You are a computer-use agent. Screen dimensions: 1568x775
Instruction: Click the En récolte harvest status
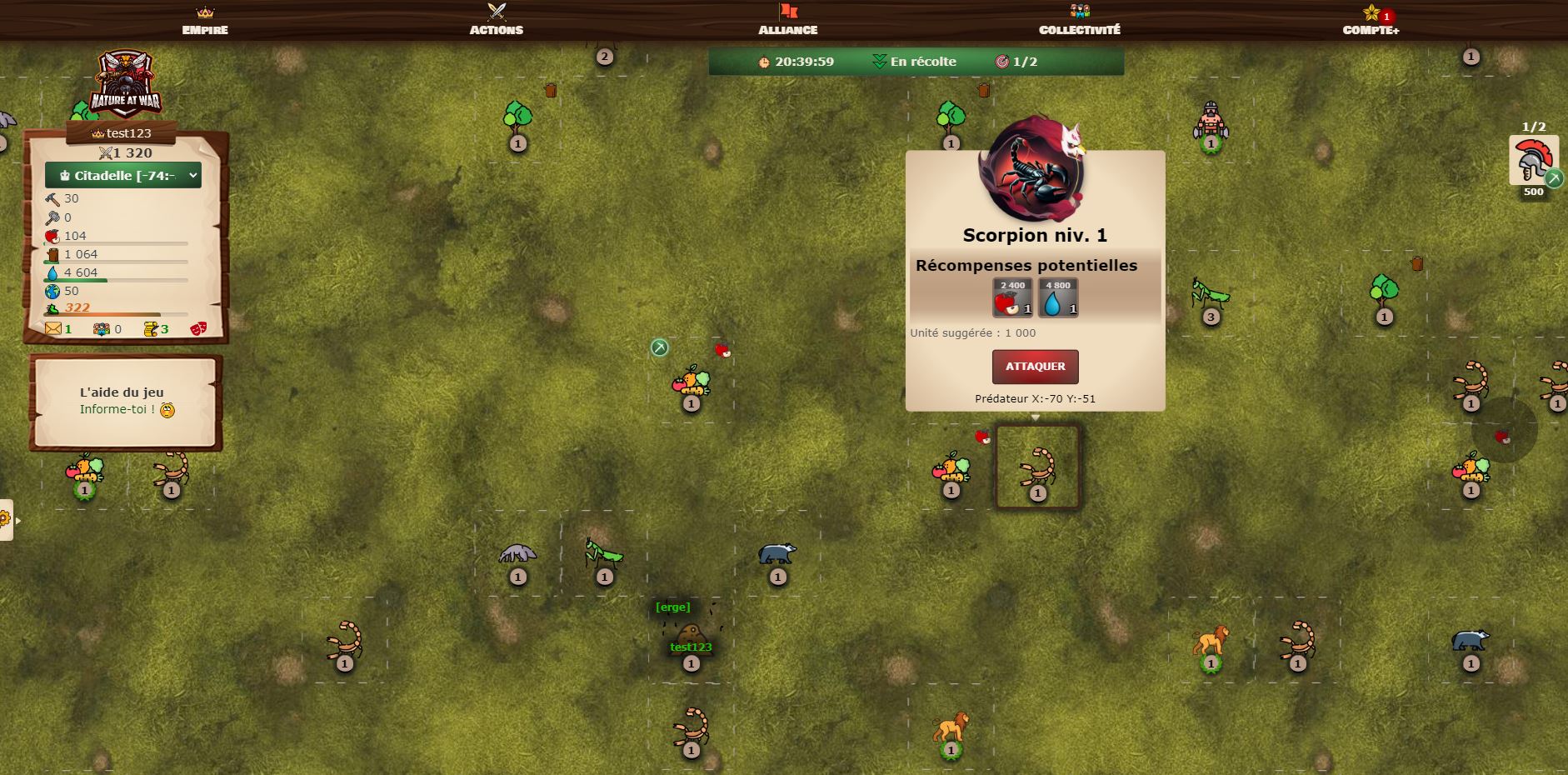coord(914,62)
